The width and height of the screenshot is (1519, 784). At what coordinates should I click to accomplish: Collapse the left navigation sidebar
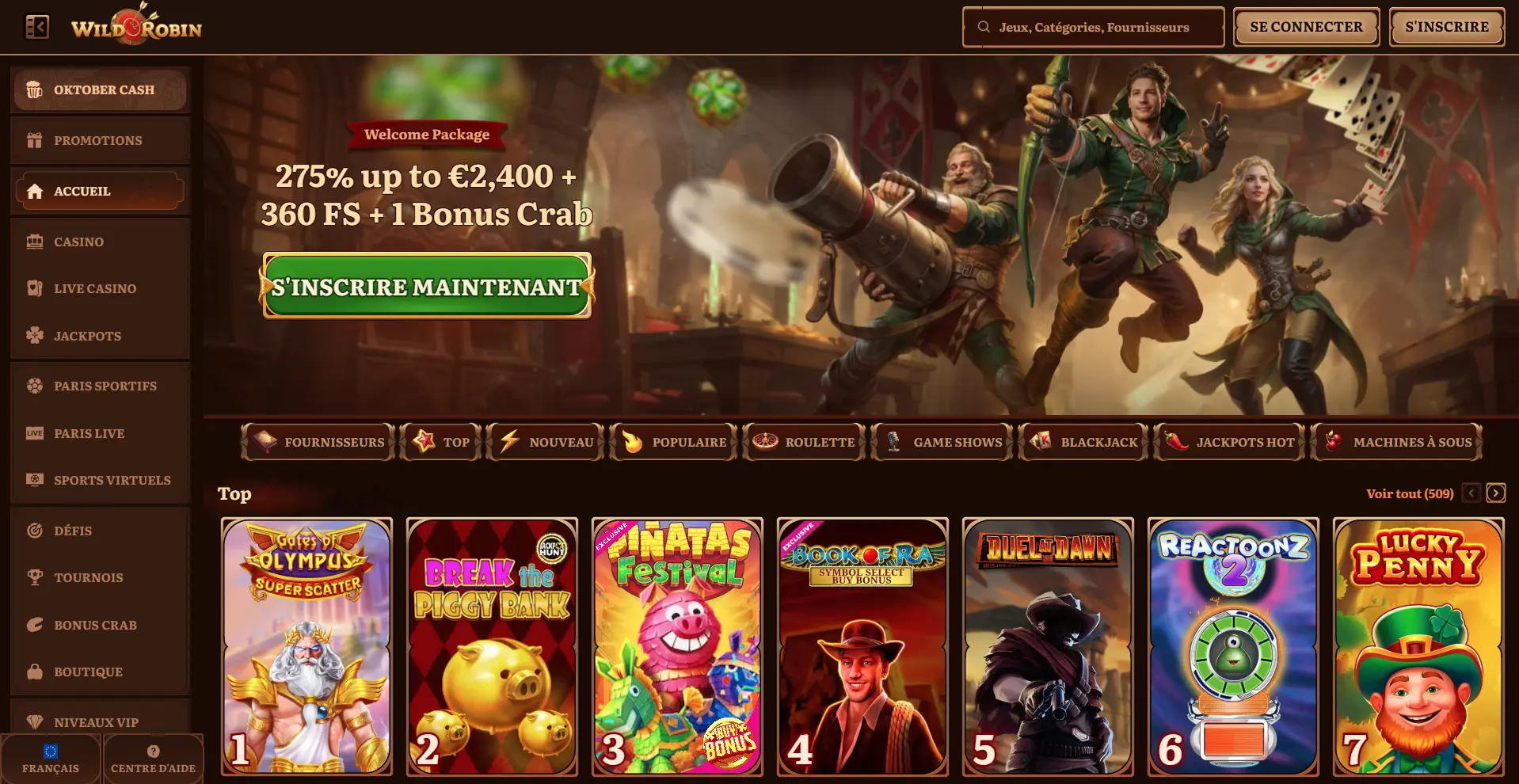(x=37, y=26)
